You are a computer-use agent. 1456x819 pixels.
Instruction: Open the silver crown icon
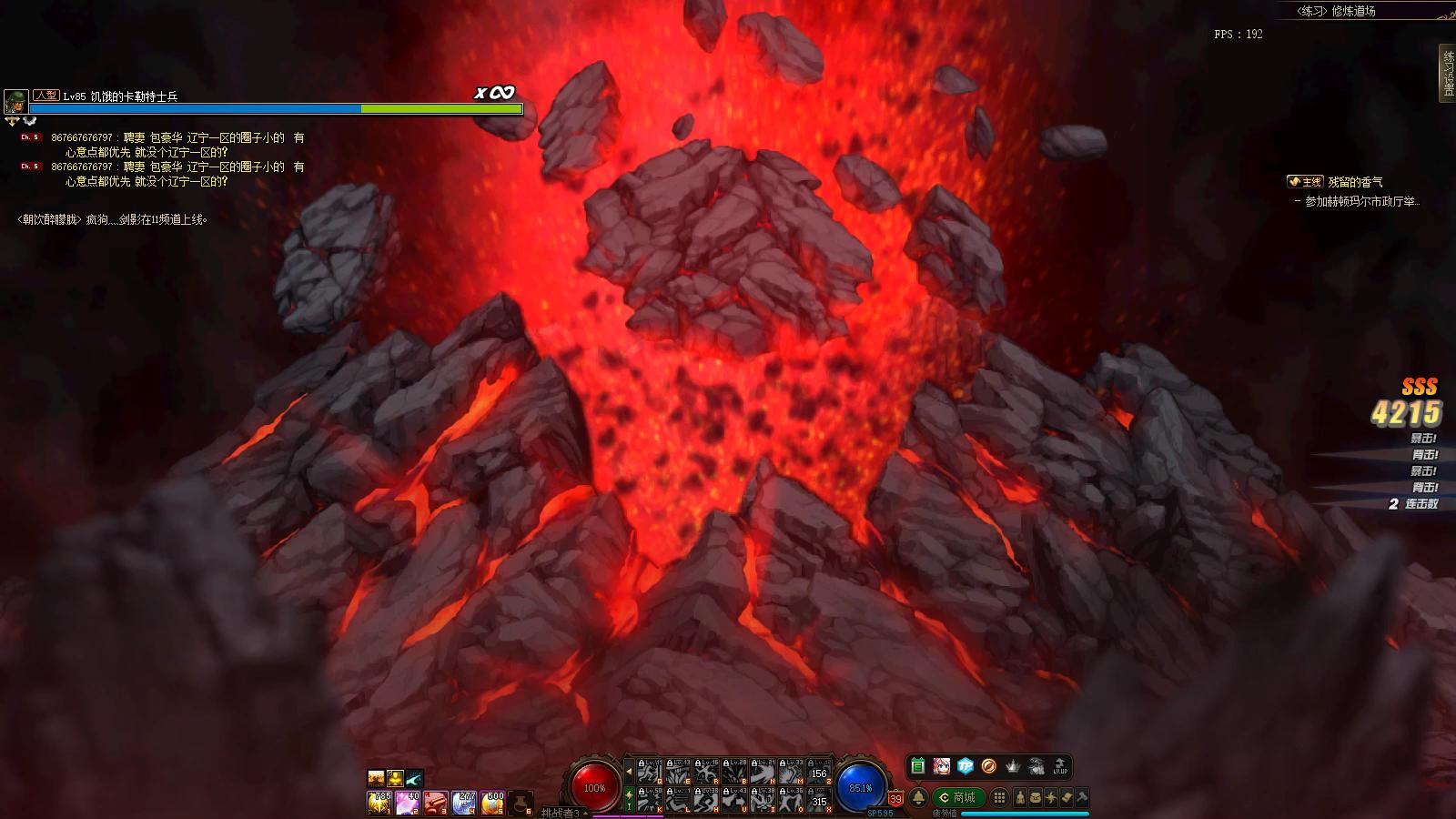[x=1013, y=766]
